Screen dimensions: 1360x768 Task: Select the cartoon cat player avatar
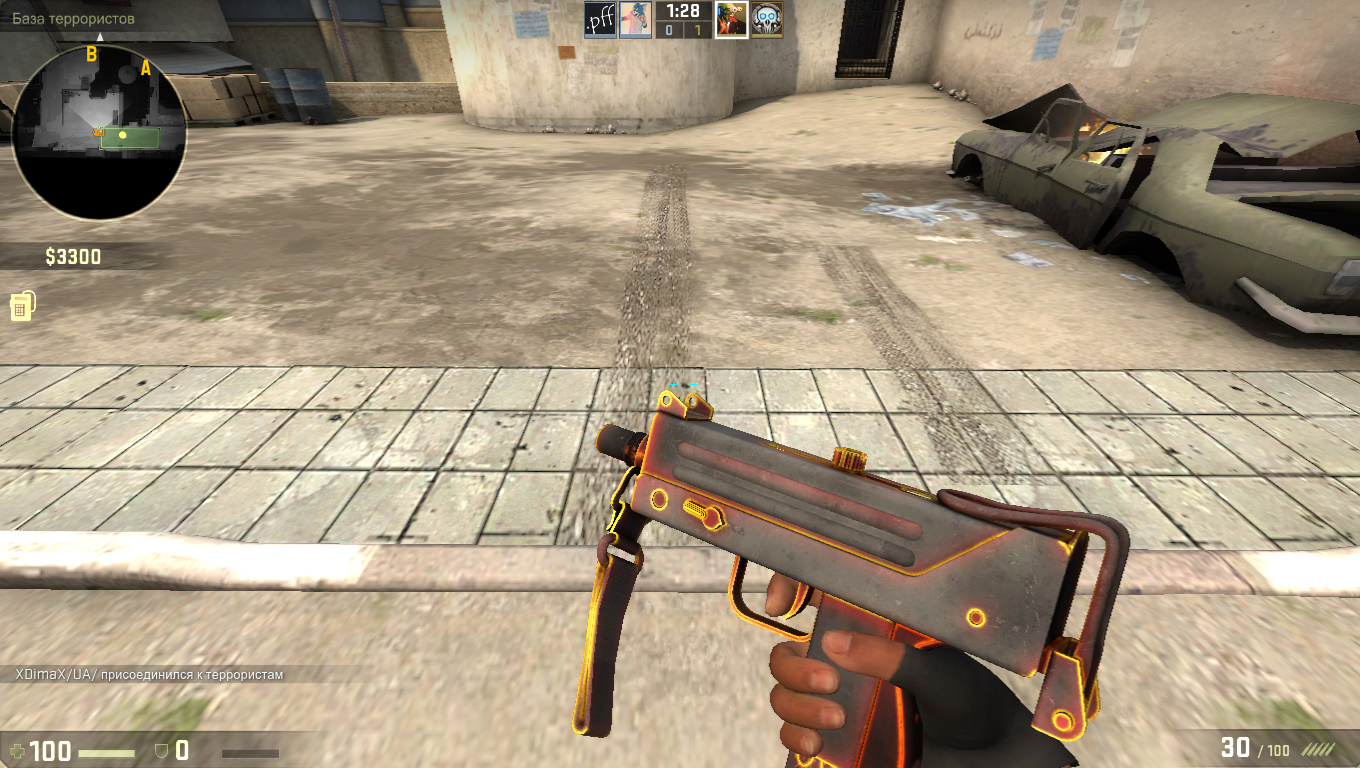[x=634, y=20]
